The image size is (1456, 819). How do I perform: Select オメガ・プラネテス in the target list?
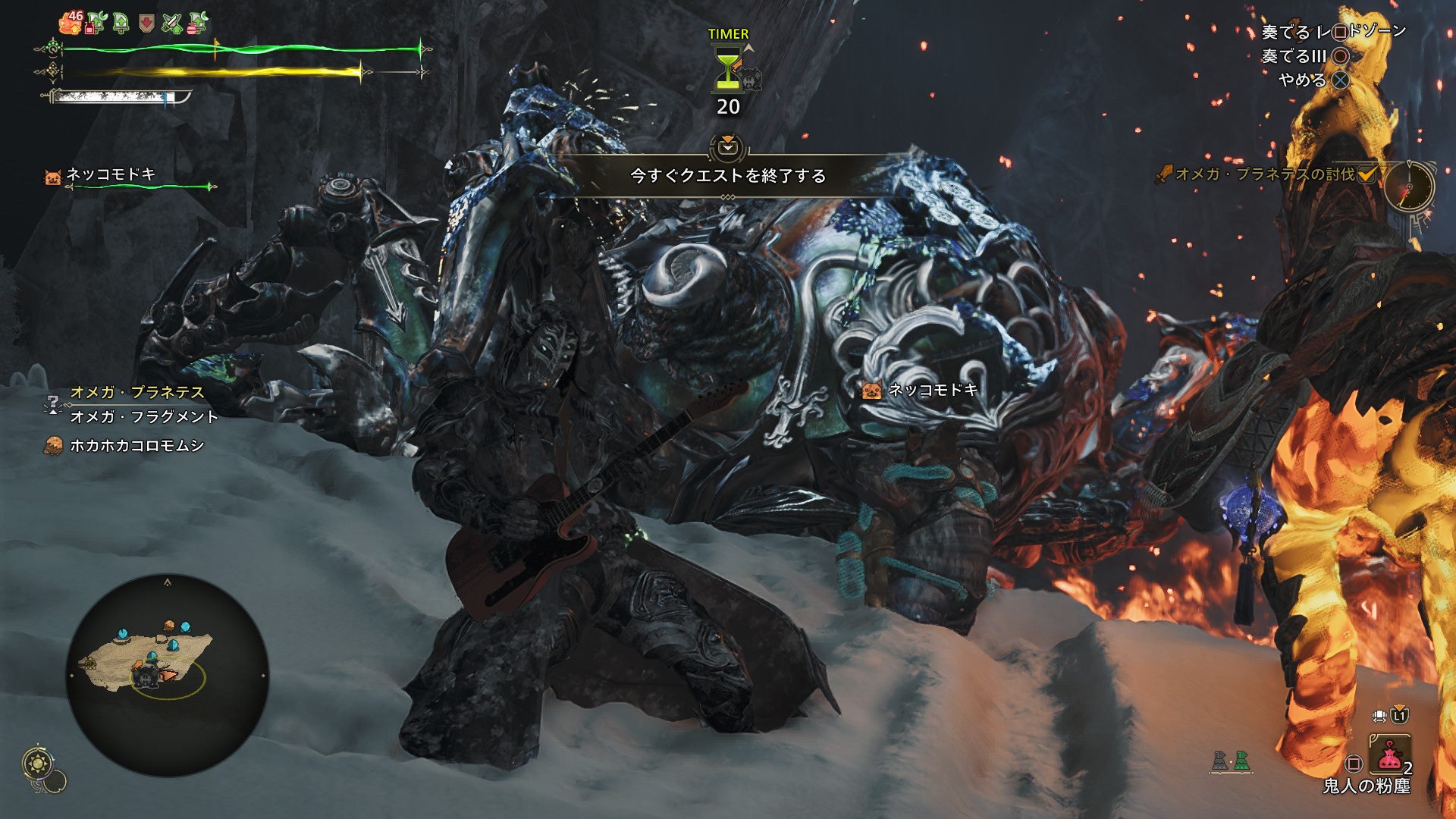point(137,392)
